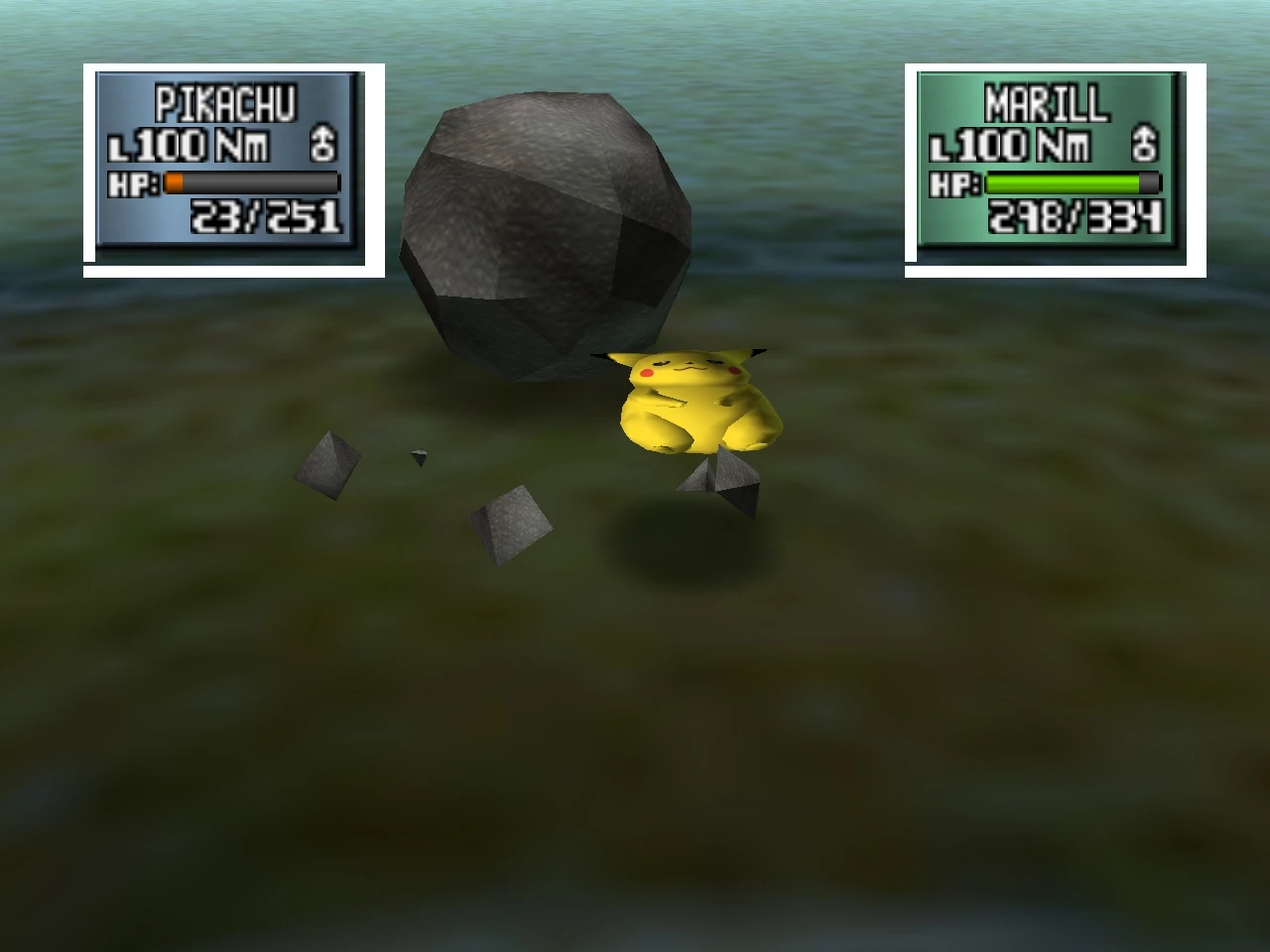Click the Nm status indicator for Marill
Screen dimensions: 1270x952
[1063, 143]
